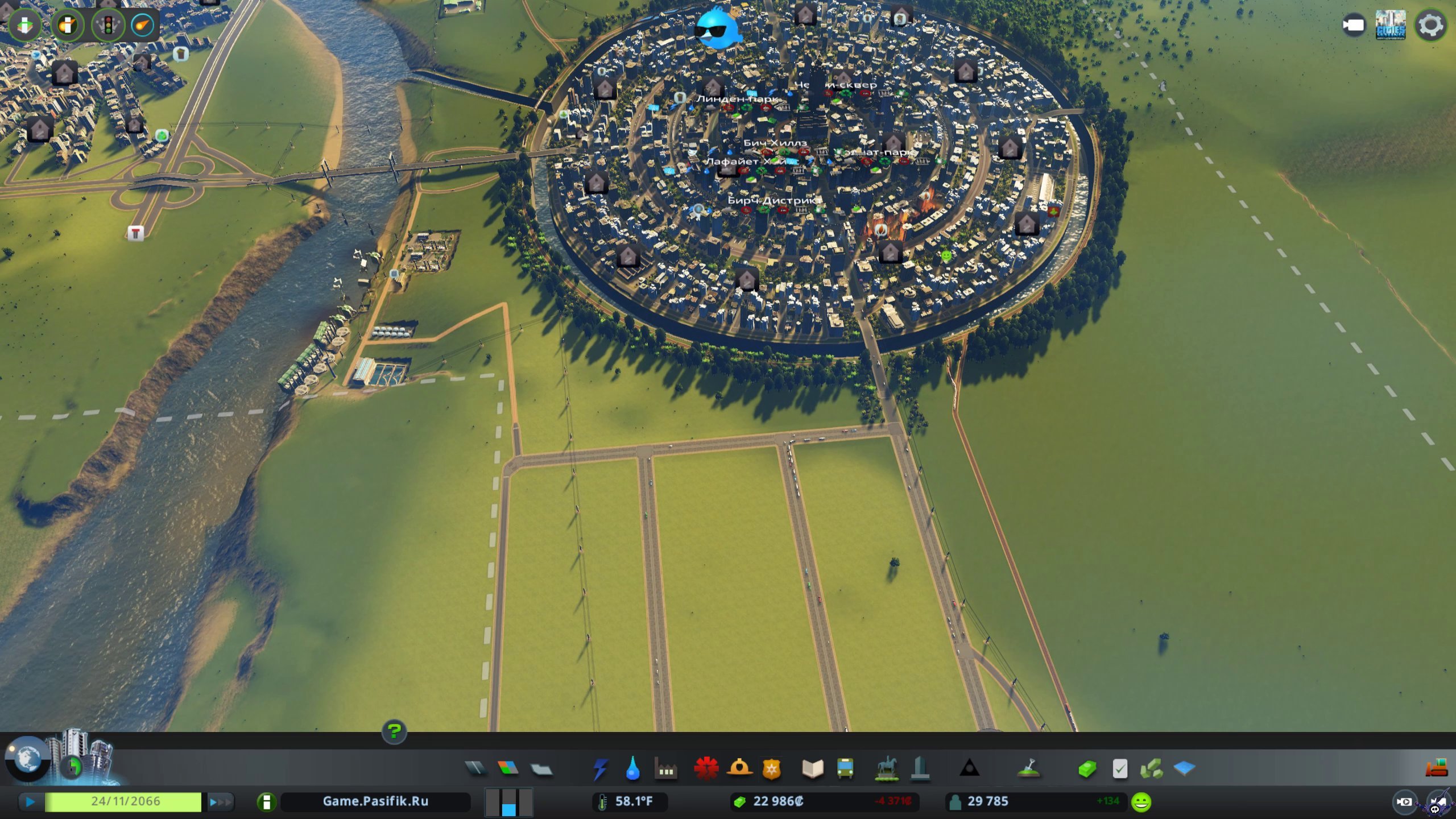
Task: Open the Electricity build menu
Action: (x=600, y=769)
